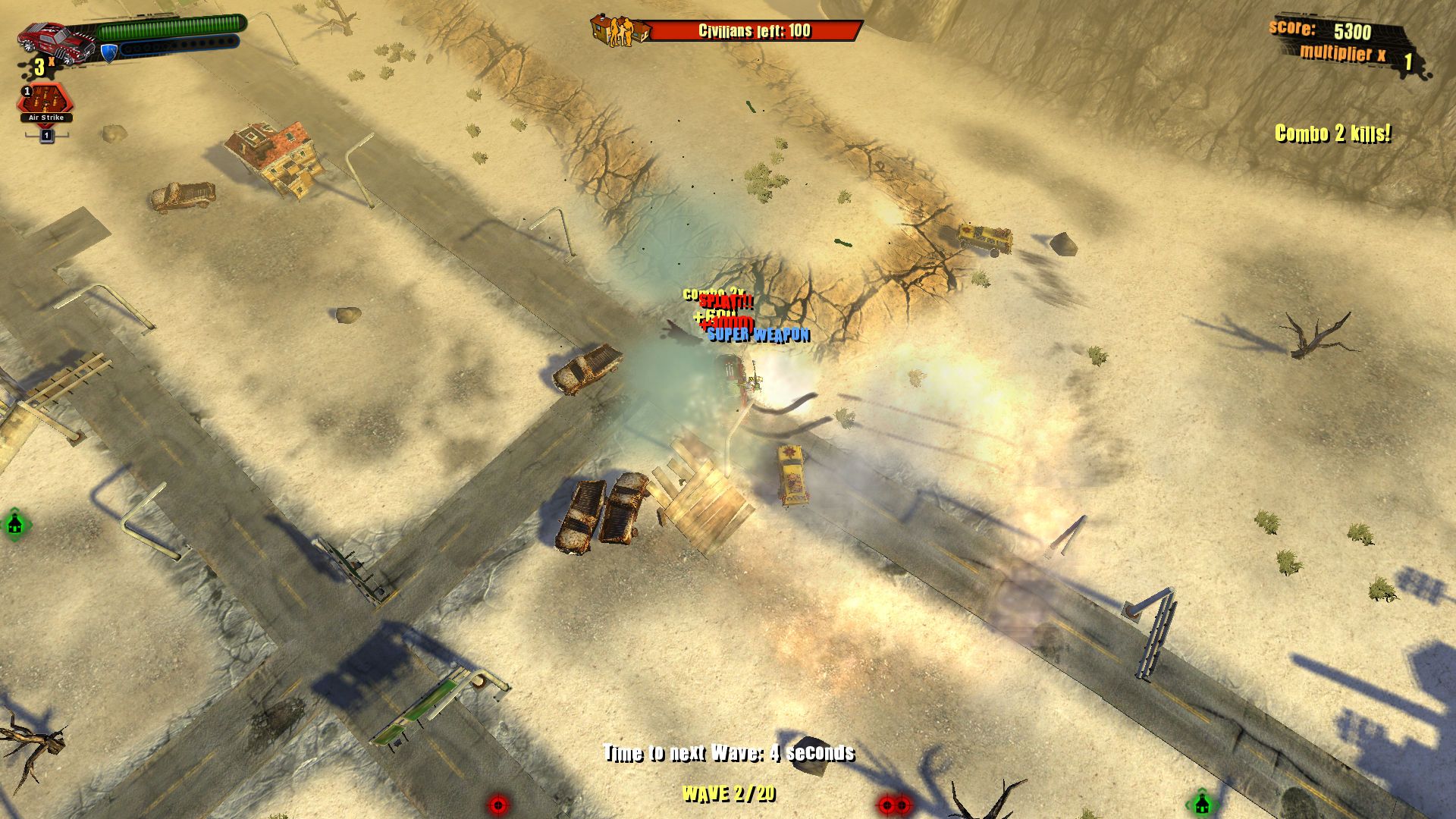Click the blue shield emblem on HUD
Viewport: 1456px width, 819px height.
(108, 52)
